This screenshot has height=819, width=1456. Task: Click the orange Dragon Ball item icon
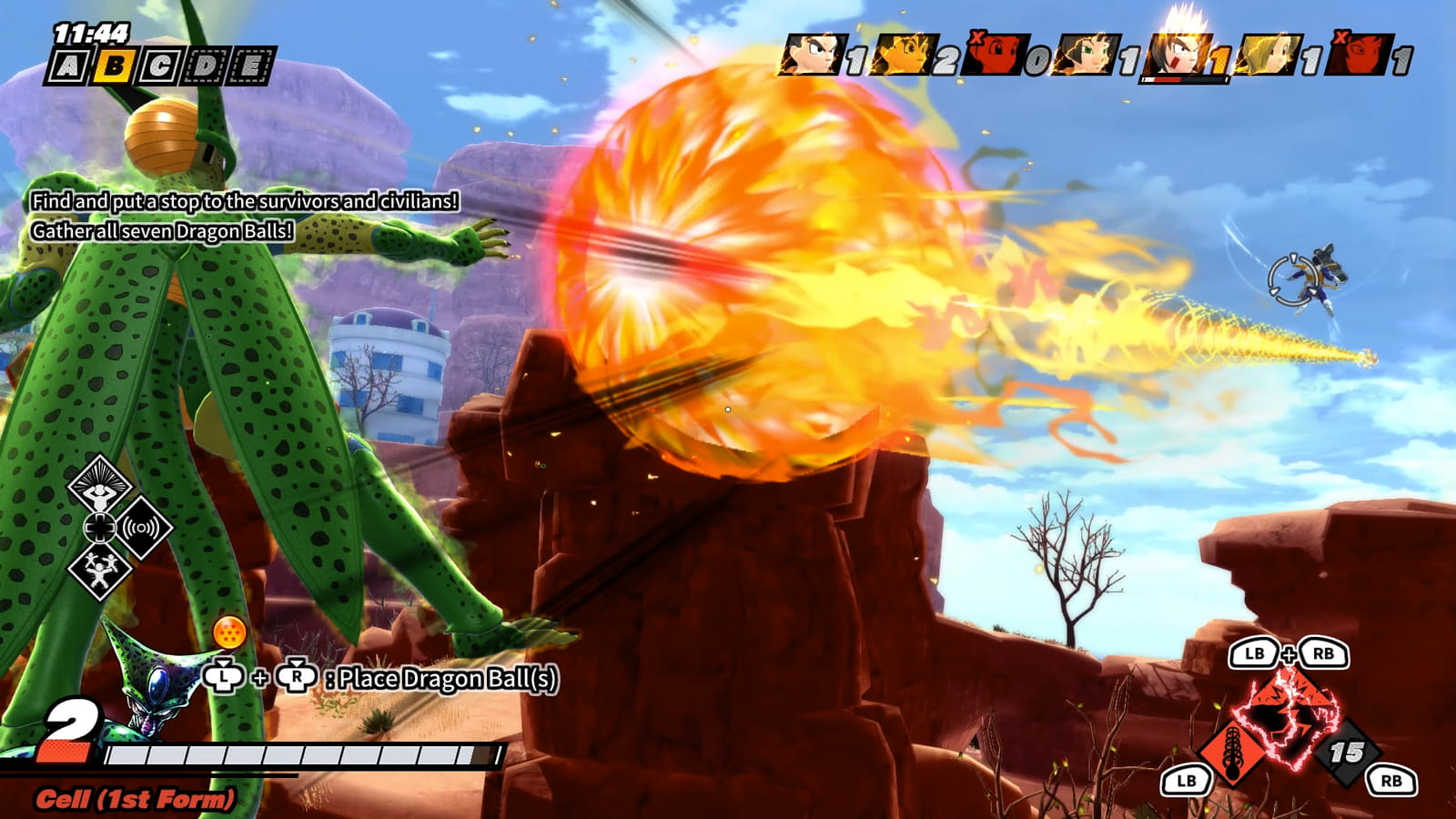[x=229, y=632]
